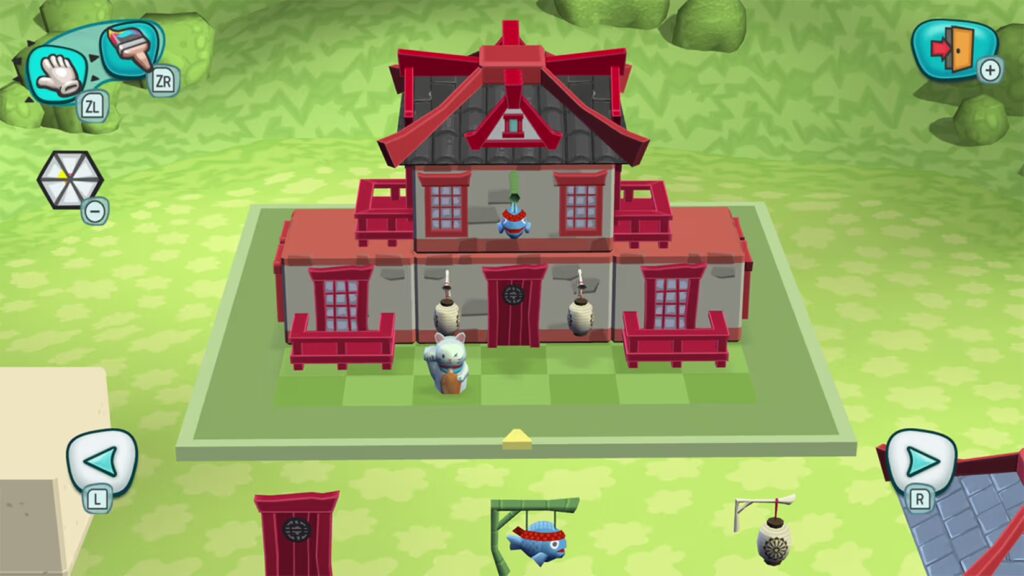
Task: Choose the fish windsock decoration from the palette
Action: point(535,535)
